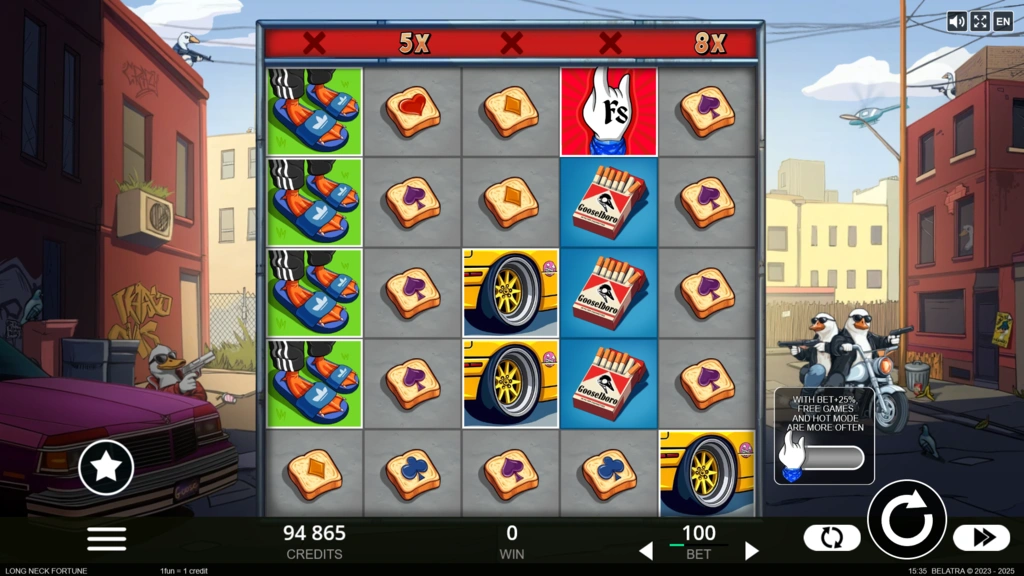Open the hamburger menu

(106, 538)
